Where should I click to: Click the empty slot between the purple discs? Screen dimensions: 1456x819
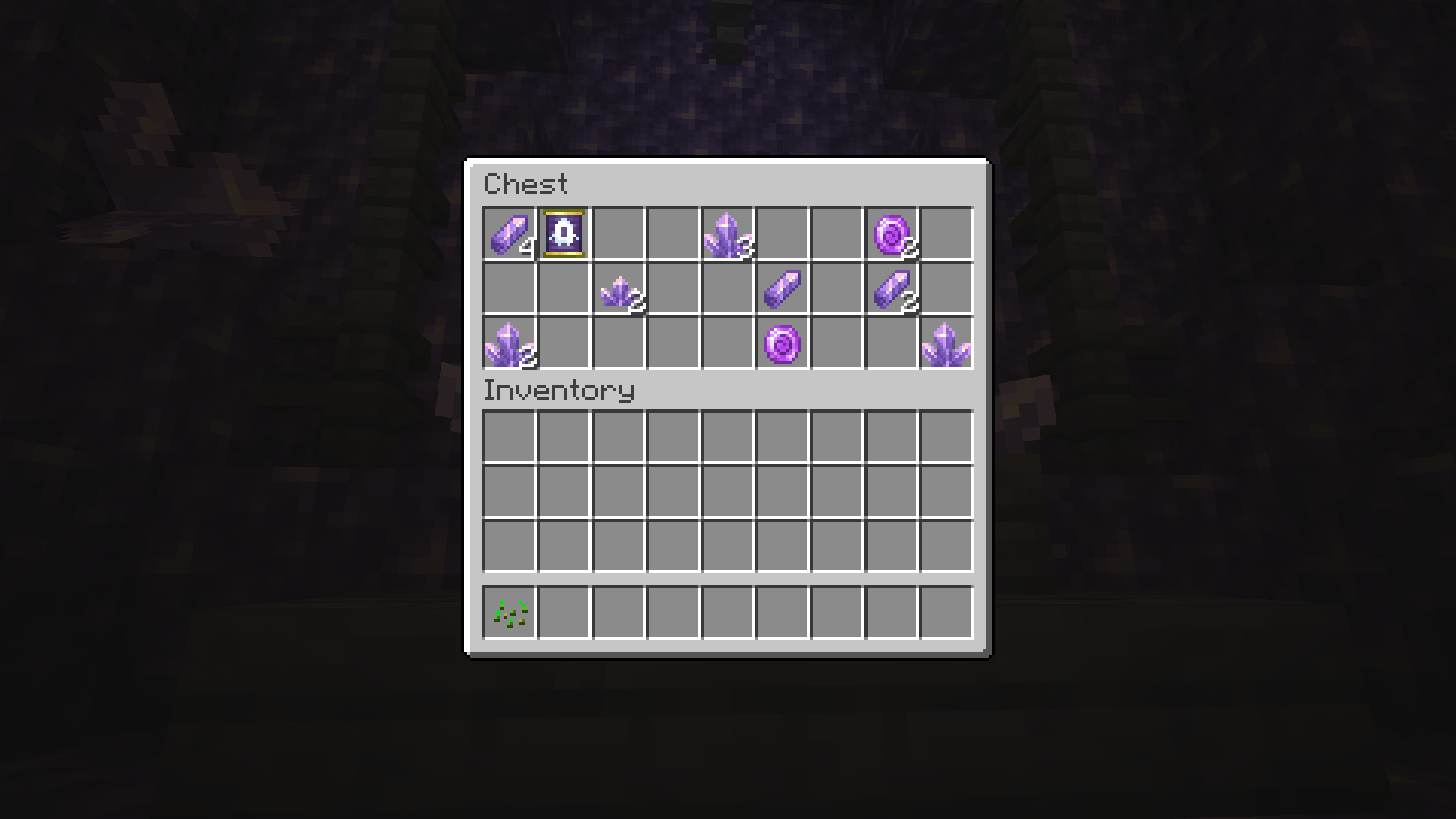836,289
